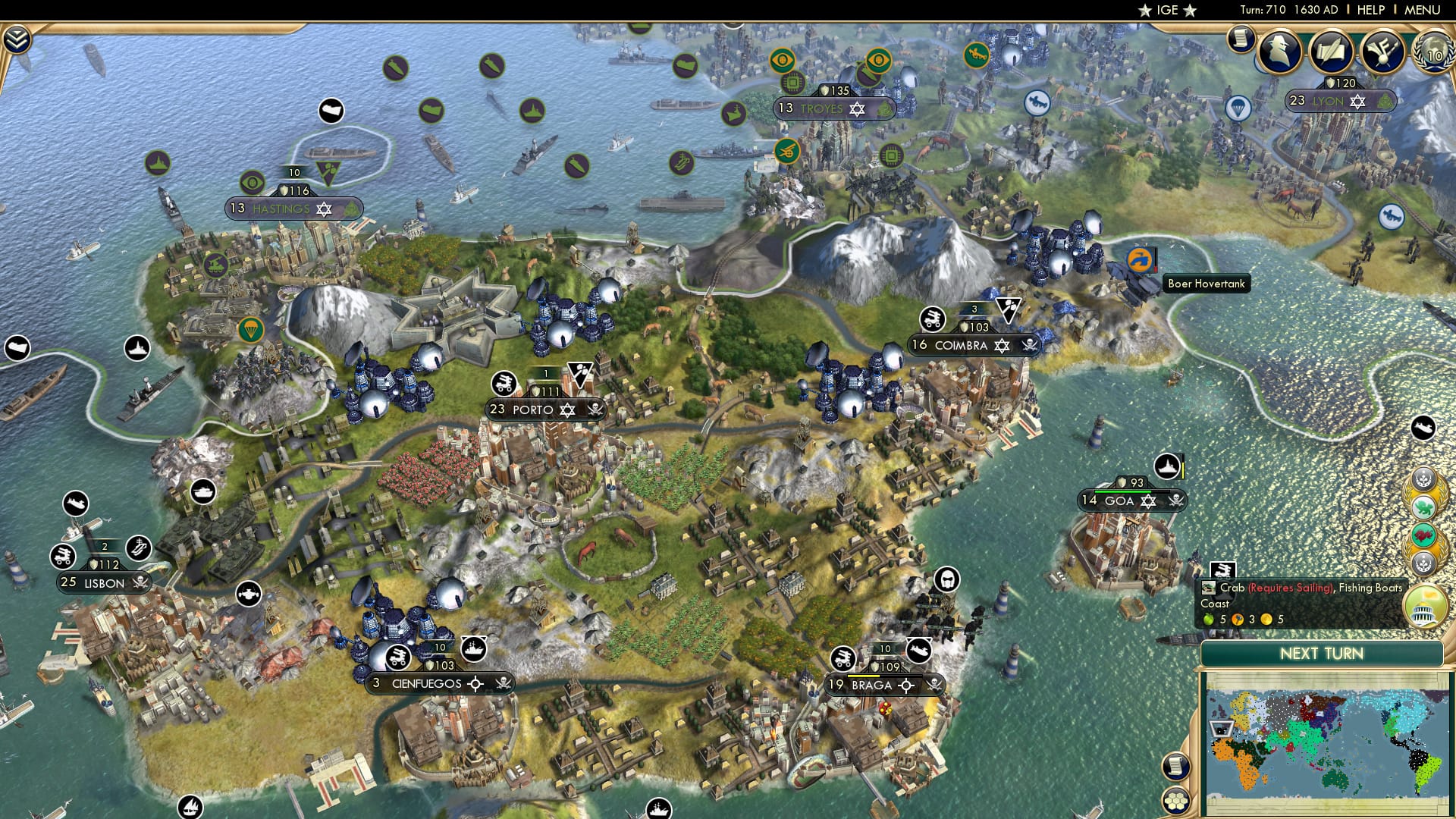Open the Espionage overview spy icon
The width and height of the screenshot is (1456, 819).
(x=1279, y=52)
